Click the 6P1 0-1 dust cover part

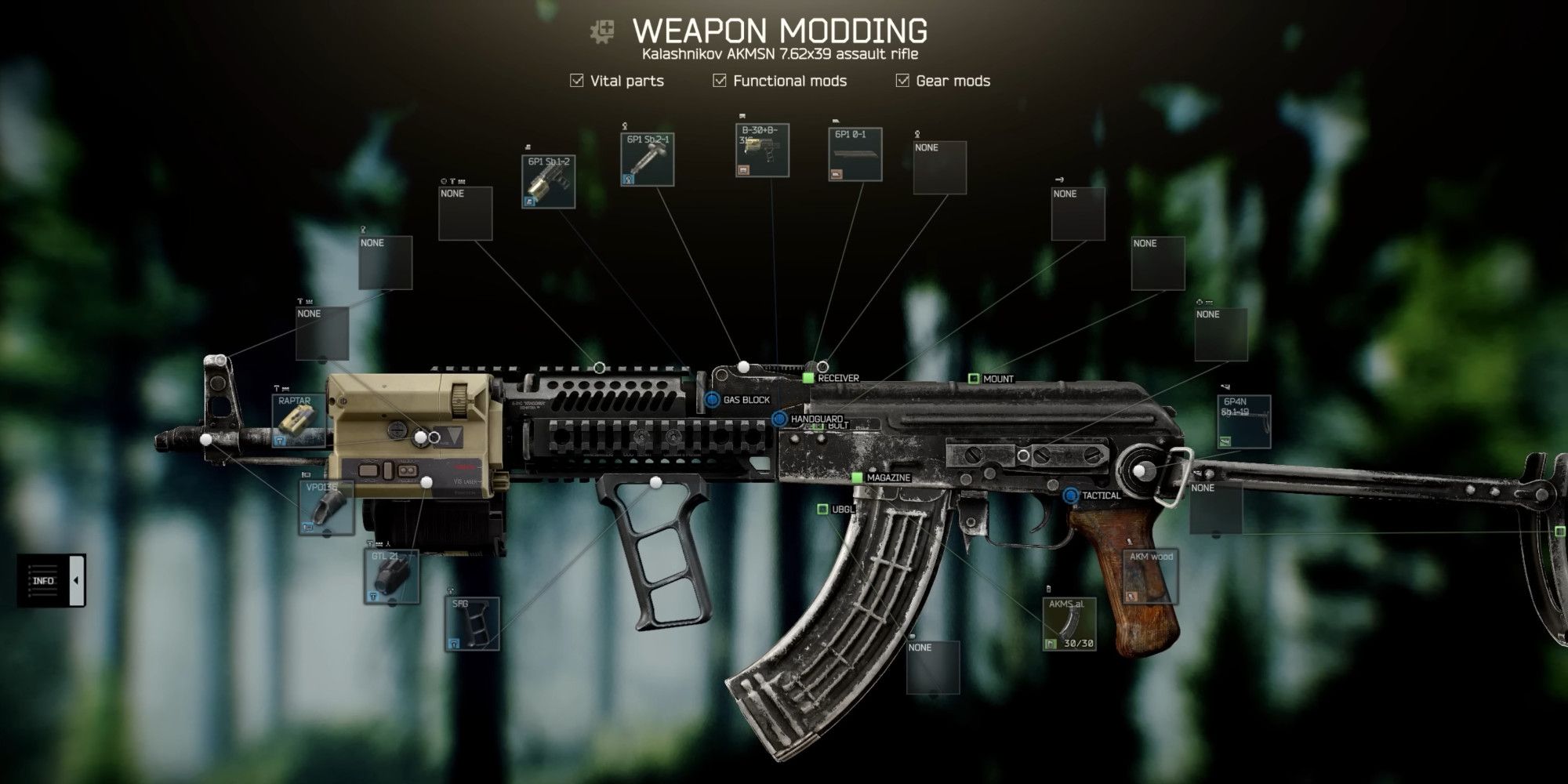856,154
